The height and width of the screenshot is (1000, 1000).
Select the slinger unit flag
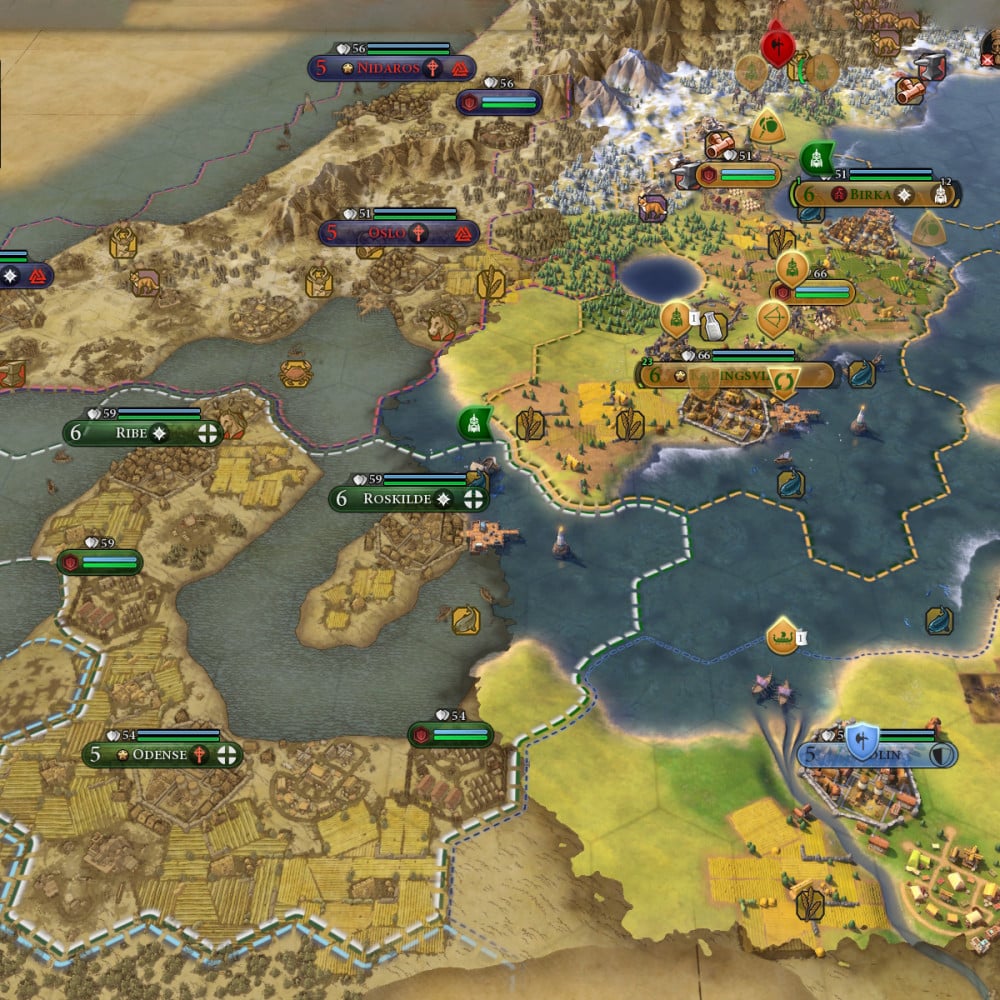(x=767, y=125)
